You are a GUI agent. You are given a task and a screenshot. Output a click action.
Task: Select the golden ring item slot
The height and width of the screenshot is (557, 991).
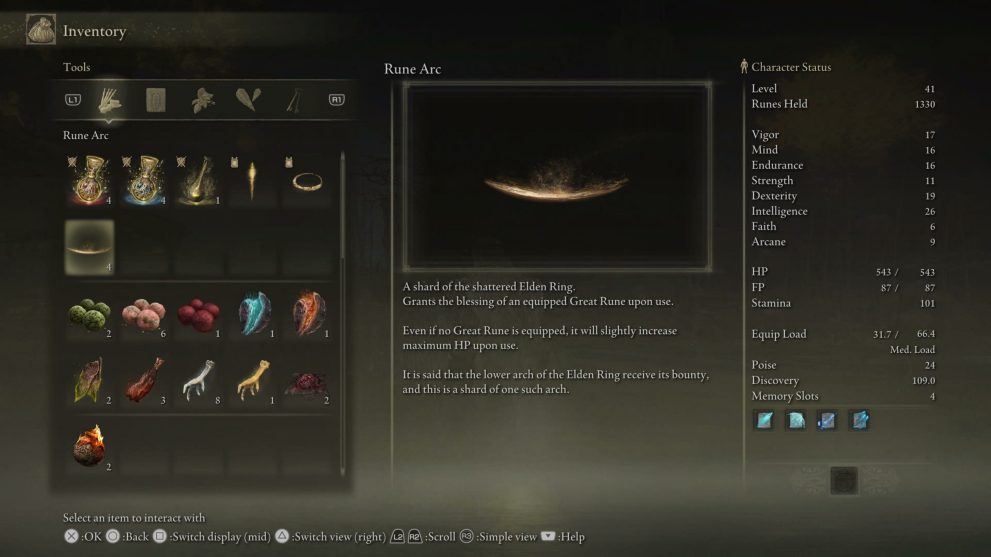(x=307, y=180)
